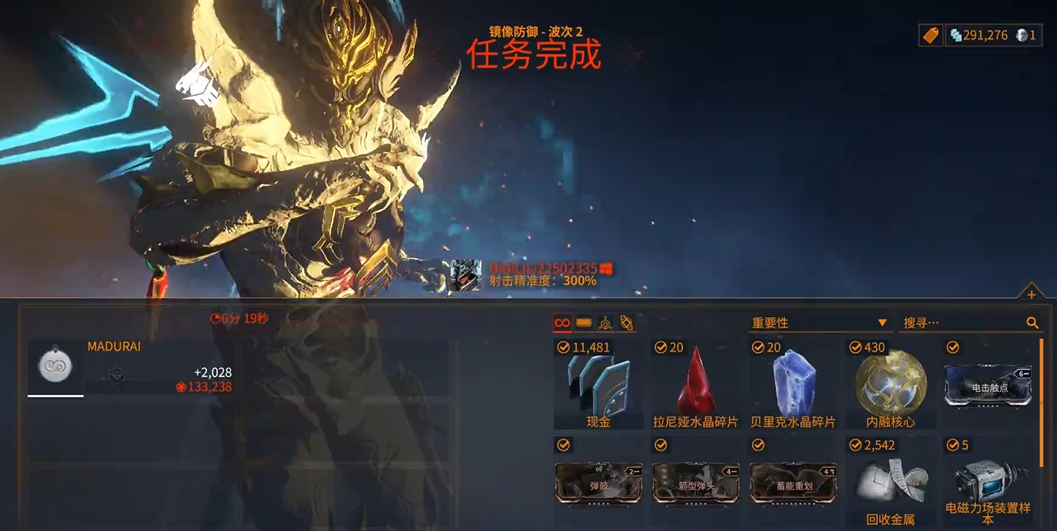This screenshot has height=531, width=1057.
Task: Open the 重要性 sort dropdown
Action: (x=819, y=323)
